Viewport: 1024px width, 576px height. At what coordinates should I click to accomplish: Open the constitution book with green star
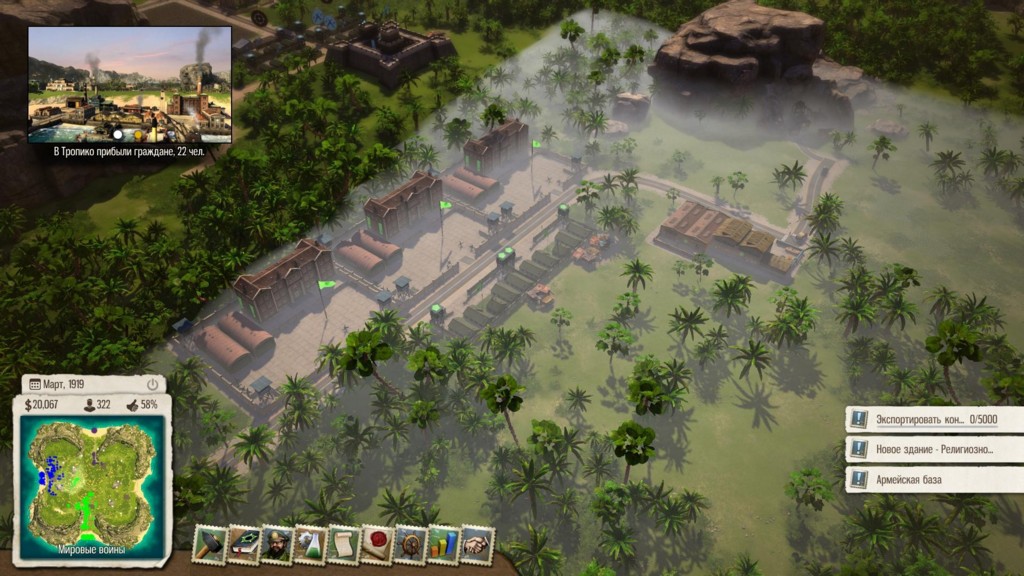243,544
